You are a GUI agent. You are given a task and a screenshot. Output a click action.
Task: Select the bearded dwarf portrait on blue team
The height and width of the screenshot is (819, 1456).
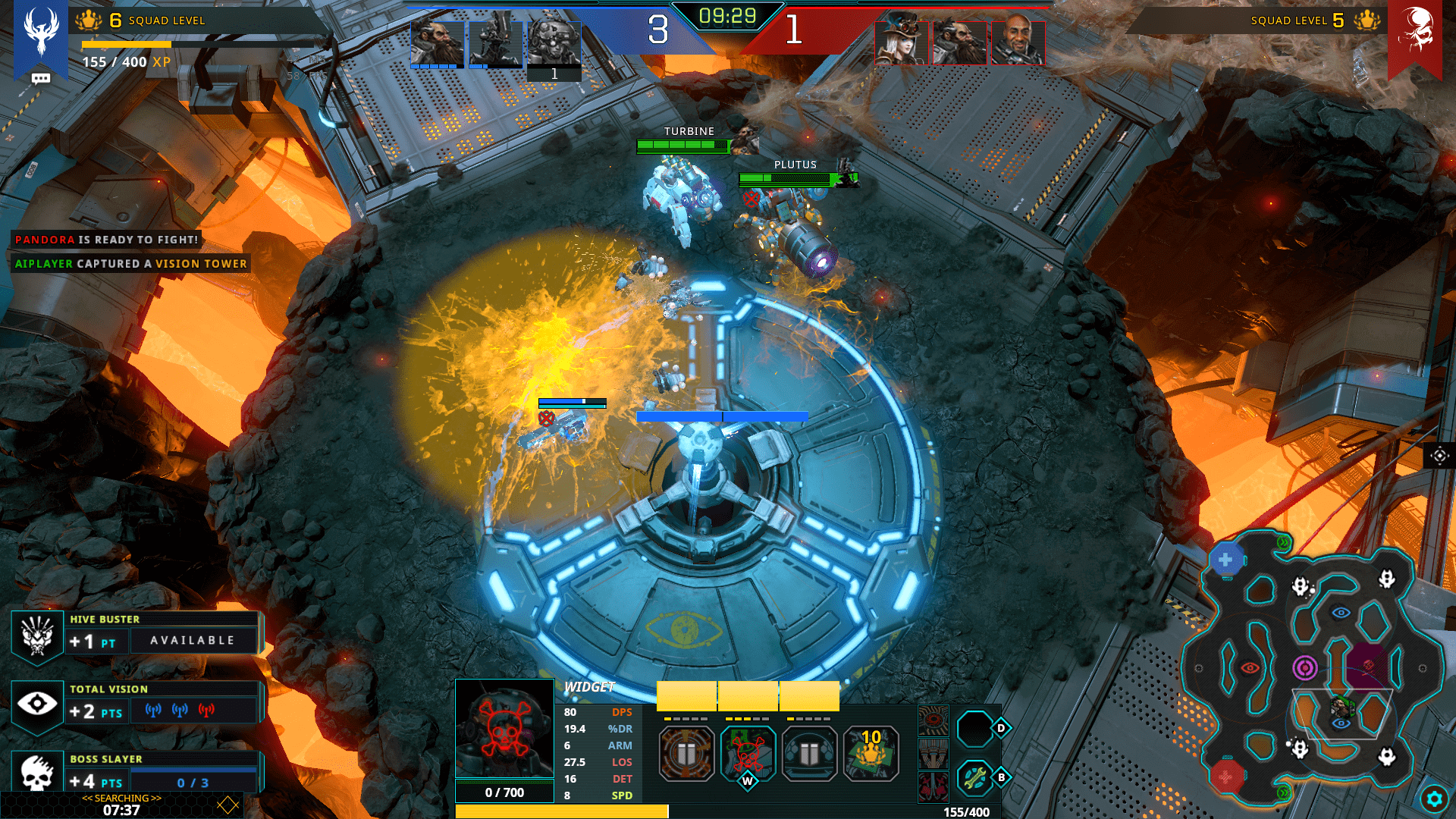pos(437,43)
